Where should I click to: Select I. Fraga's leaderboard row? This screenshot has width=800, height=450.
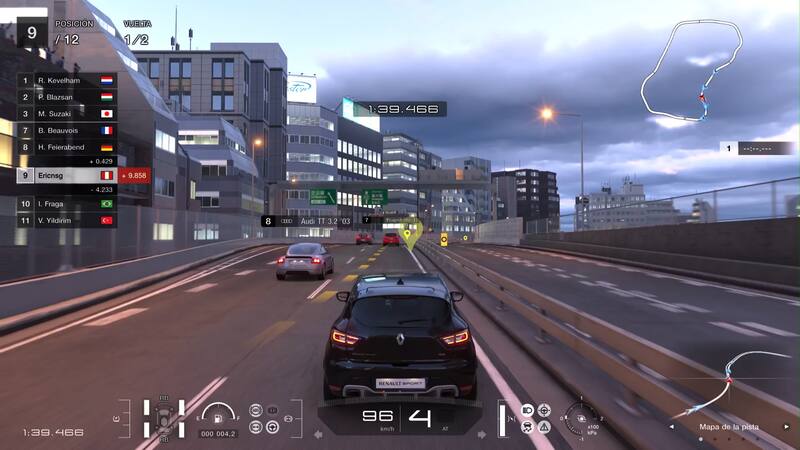click(x=66, y=203)
